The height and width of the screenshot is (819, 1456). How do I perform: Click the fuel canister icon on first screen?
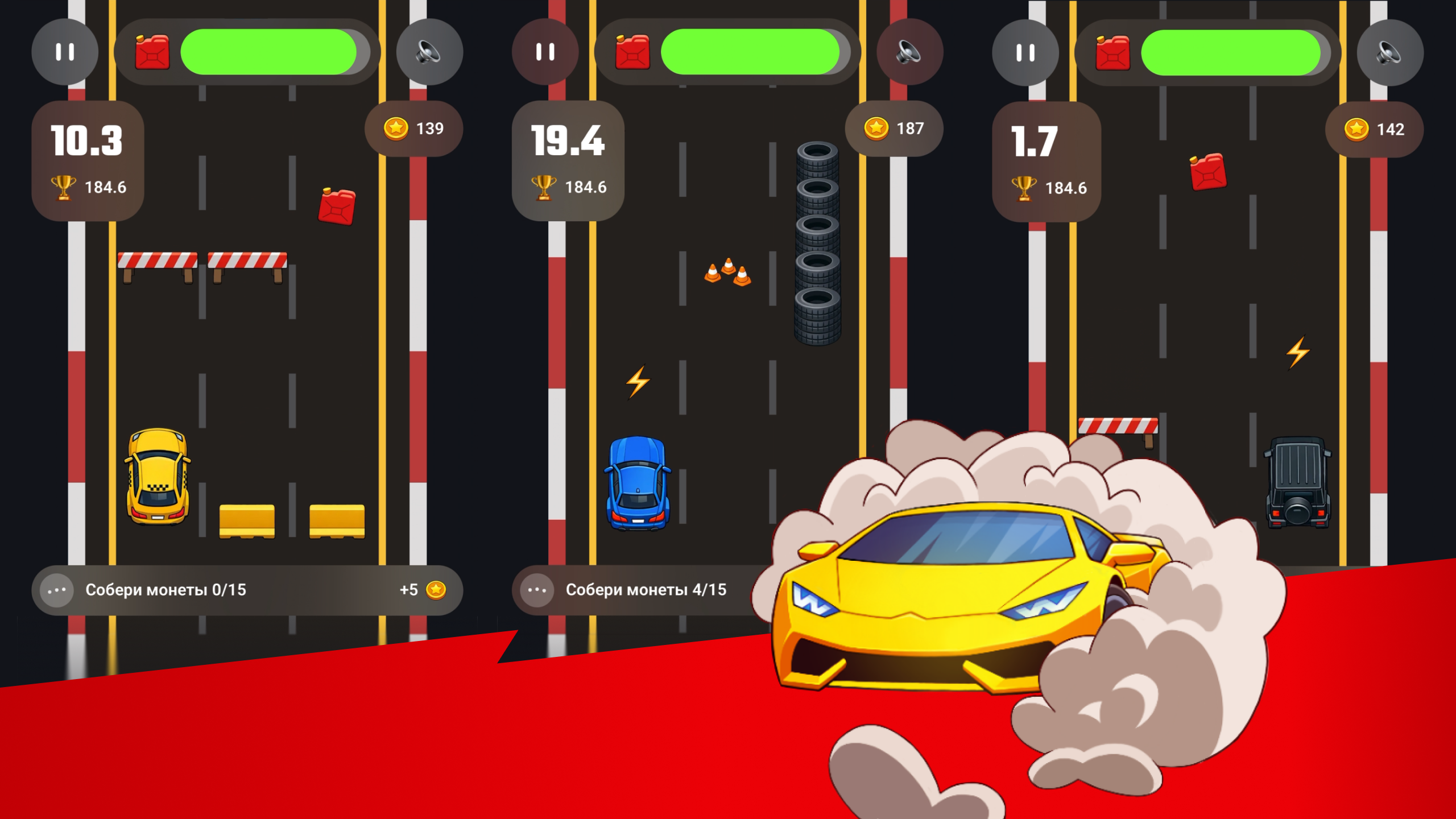tap(151, 52)
